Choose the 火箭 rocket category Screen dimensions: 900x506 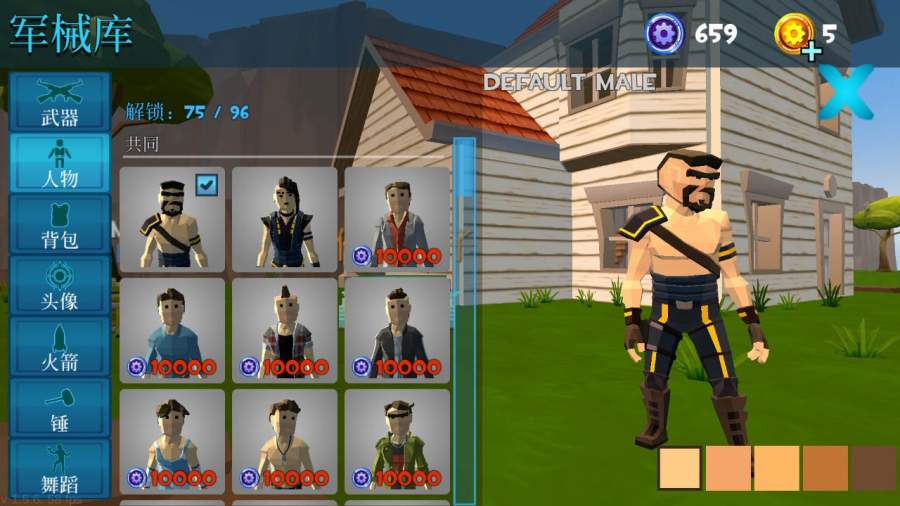coord(59,346)
